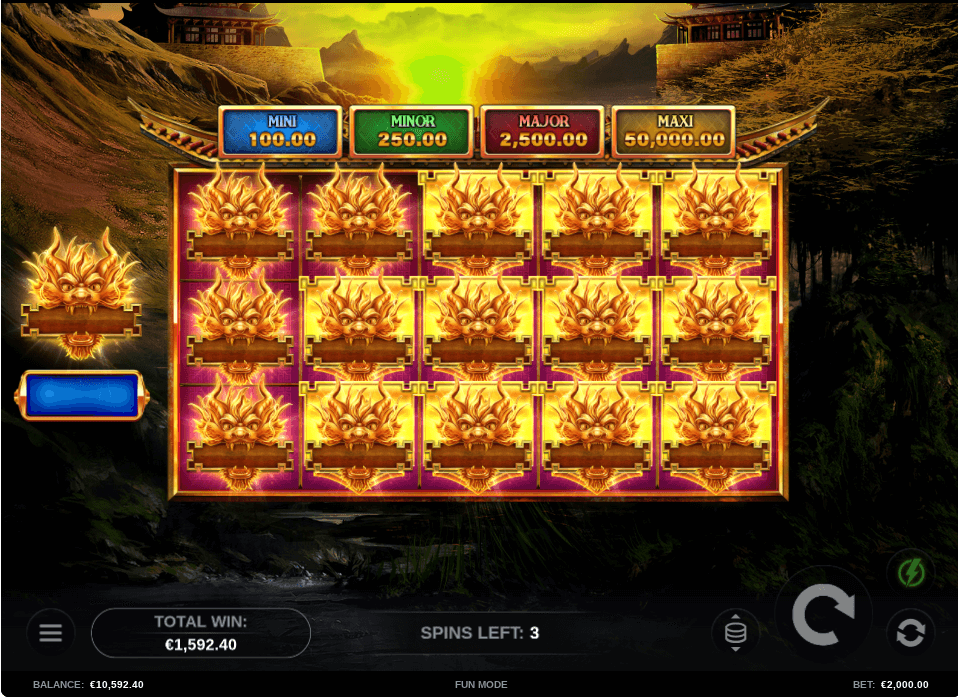Open the coin stack bet selector

click(735, 632)
